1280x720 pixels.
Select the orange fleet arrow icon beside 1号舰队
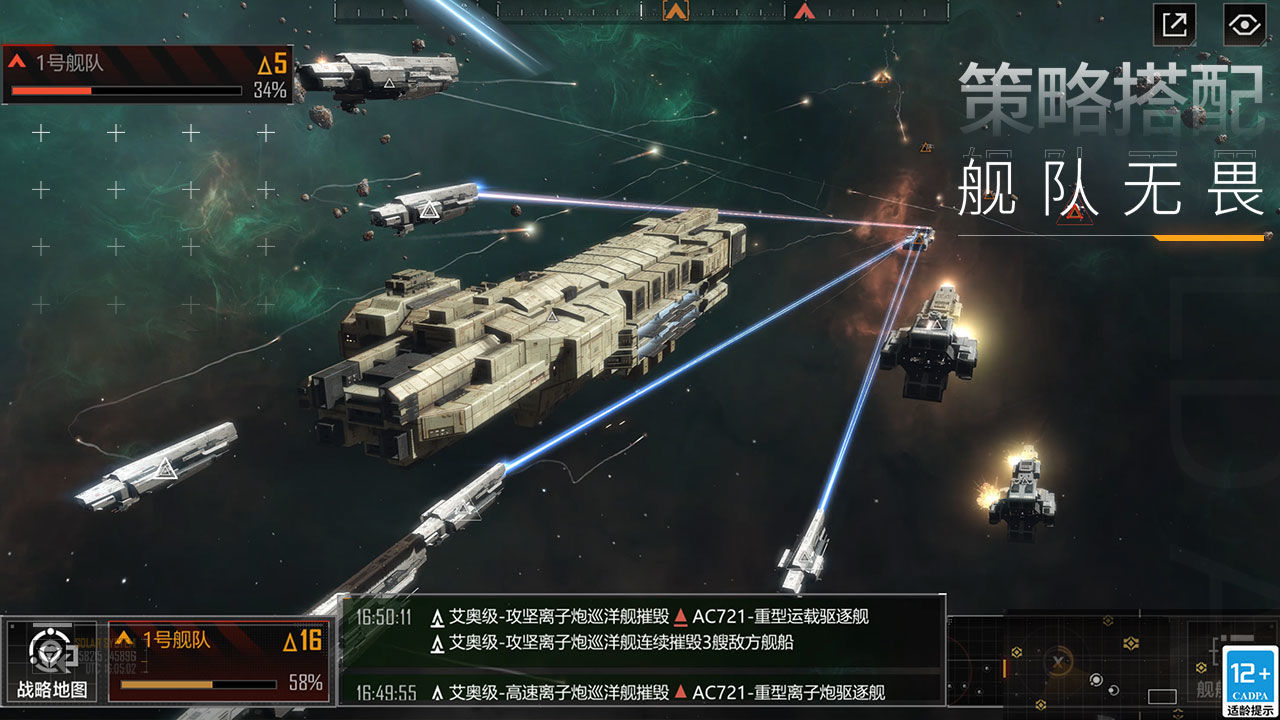click(126, 636)
